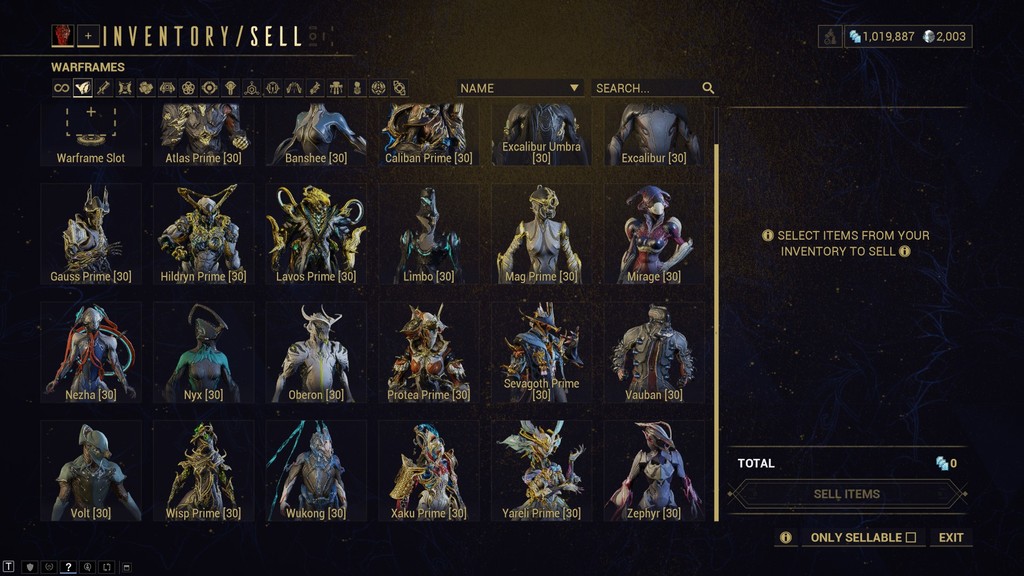The width and height of the screenshot is (1024, 576).
Task: Click the Search input field
Action: pos(646,88)
